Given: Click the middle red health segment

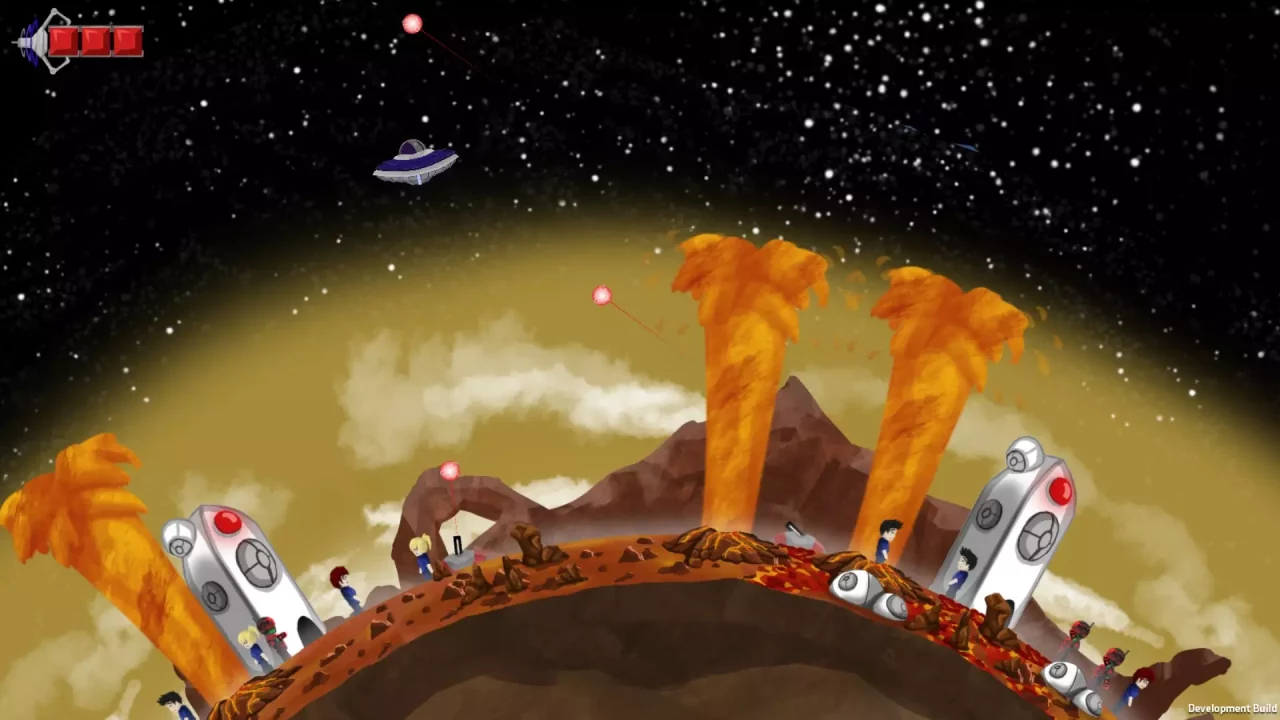Looking at the screenshot, I should click(96, 40).
